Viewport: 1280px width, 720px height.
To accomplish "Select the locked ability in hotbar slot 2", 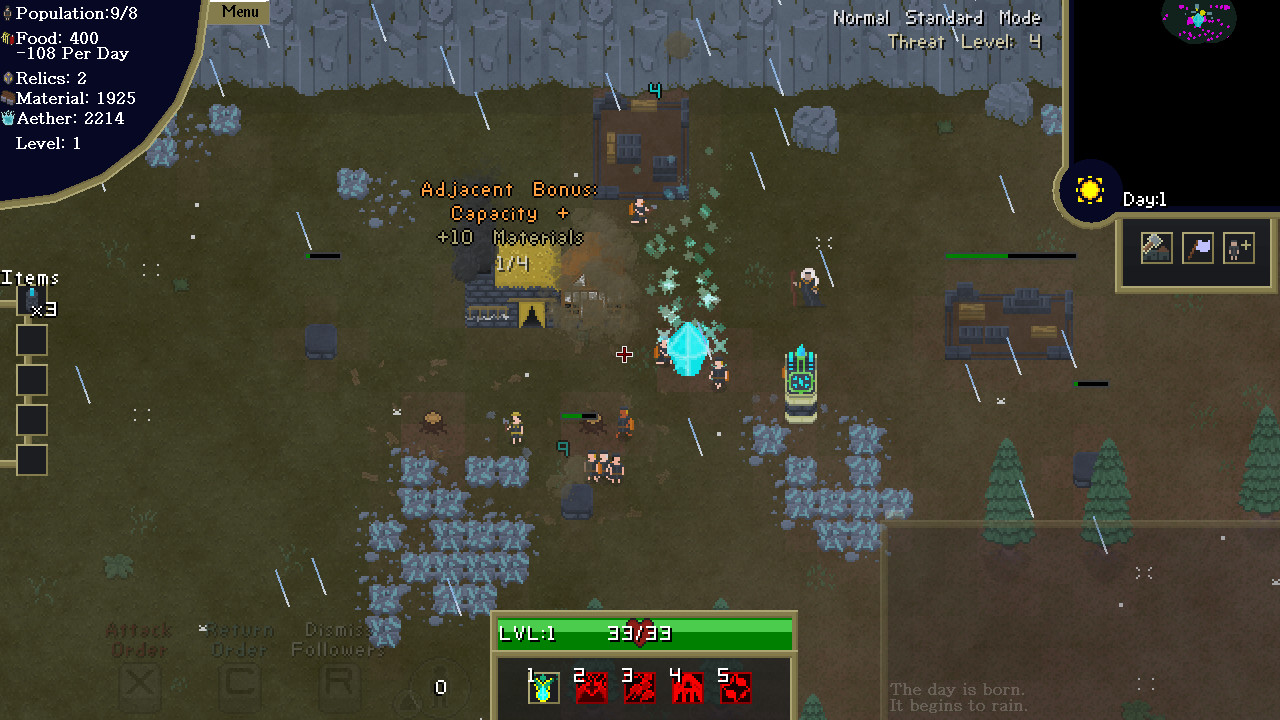I will point(591,686).
